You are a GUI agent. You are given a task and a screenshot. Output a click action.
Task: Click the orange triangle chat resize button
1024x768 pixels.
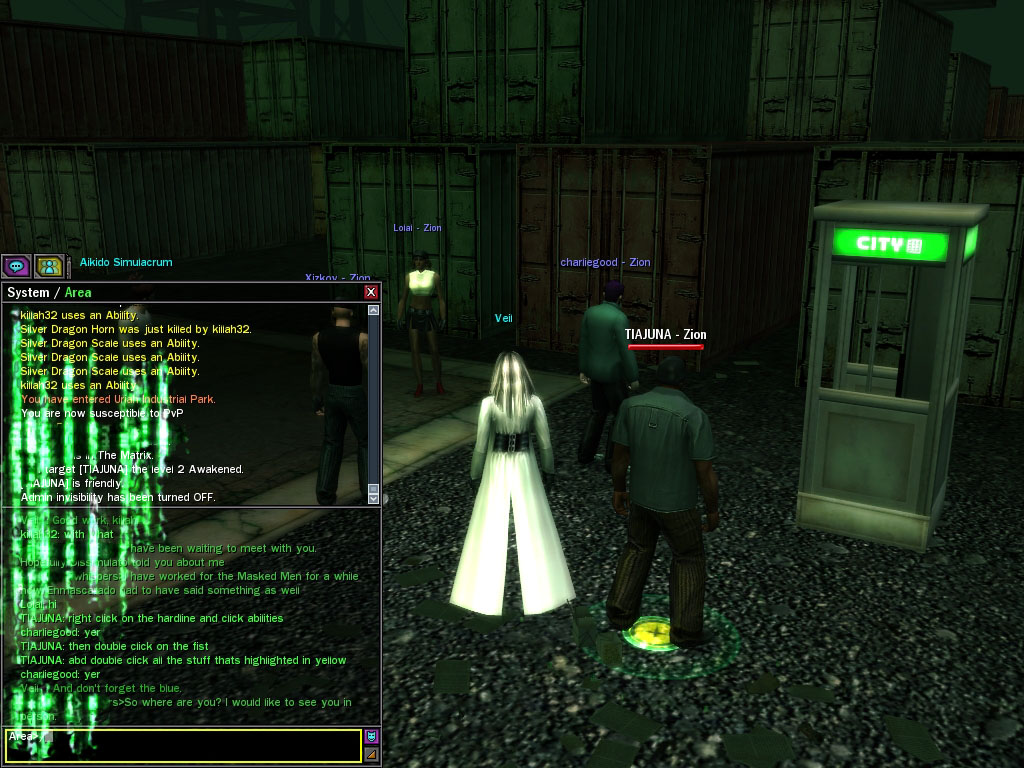[372, 754]
